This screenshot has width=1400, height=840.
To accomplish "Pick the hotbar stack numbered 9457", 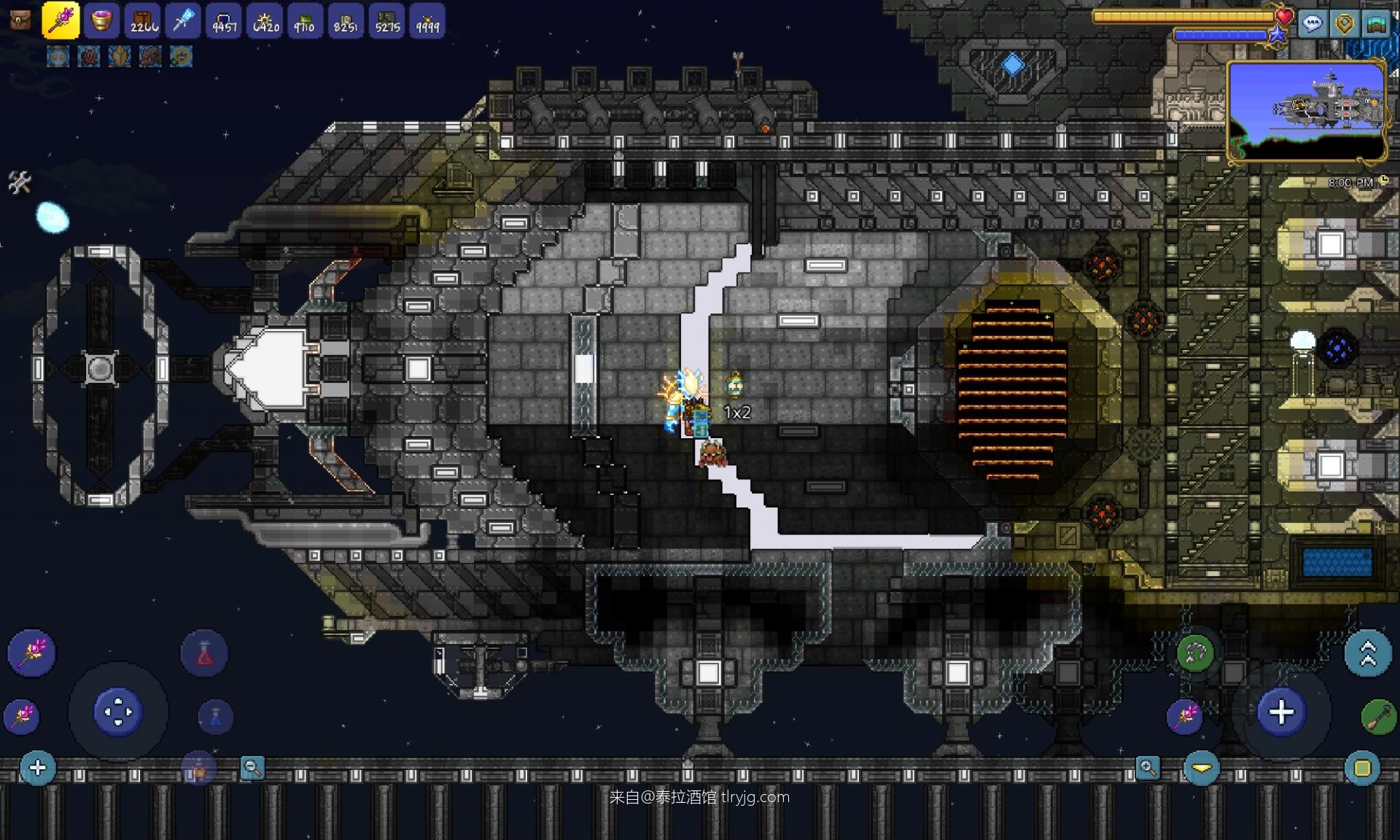I will (224, 20).
